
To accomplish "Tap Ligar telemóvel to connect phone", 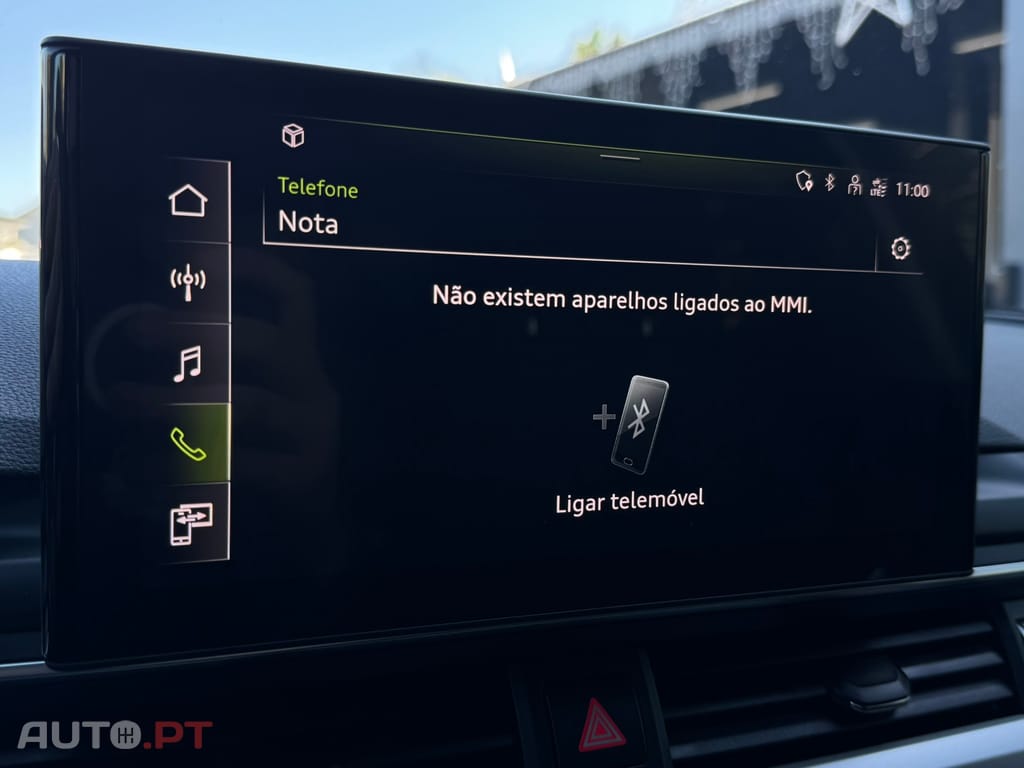I will click(x=632, y=443).
